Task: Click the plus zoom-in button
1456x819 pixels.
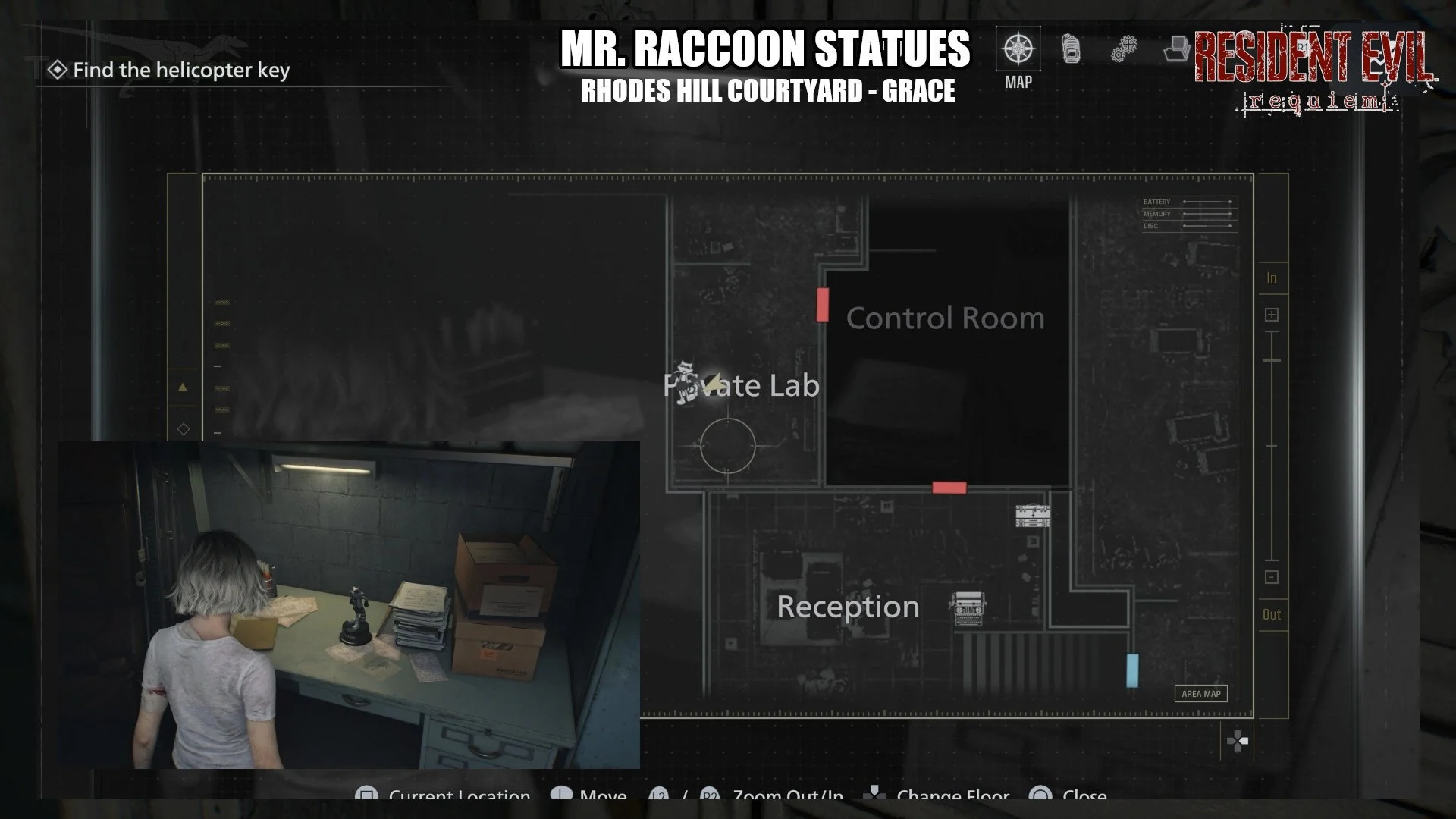Action: (1272, 315)
